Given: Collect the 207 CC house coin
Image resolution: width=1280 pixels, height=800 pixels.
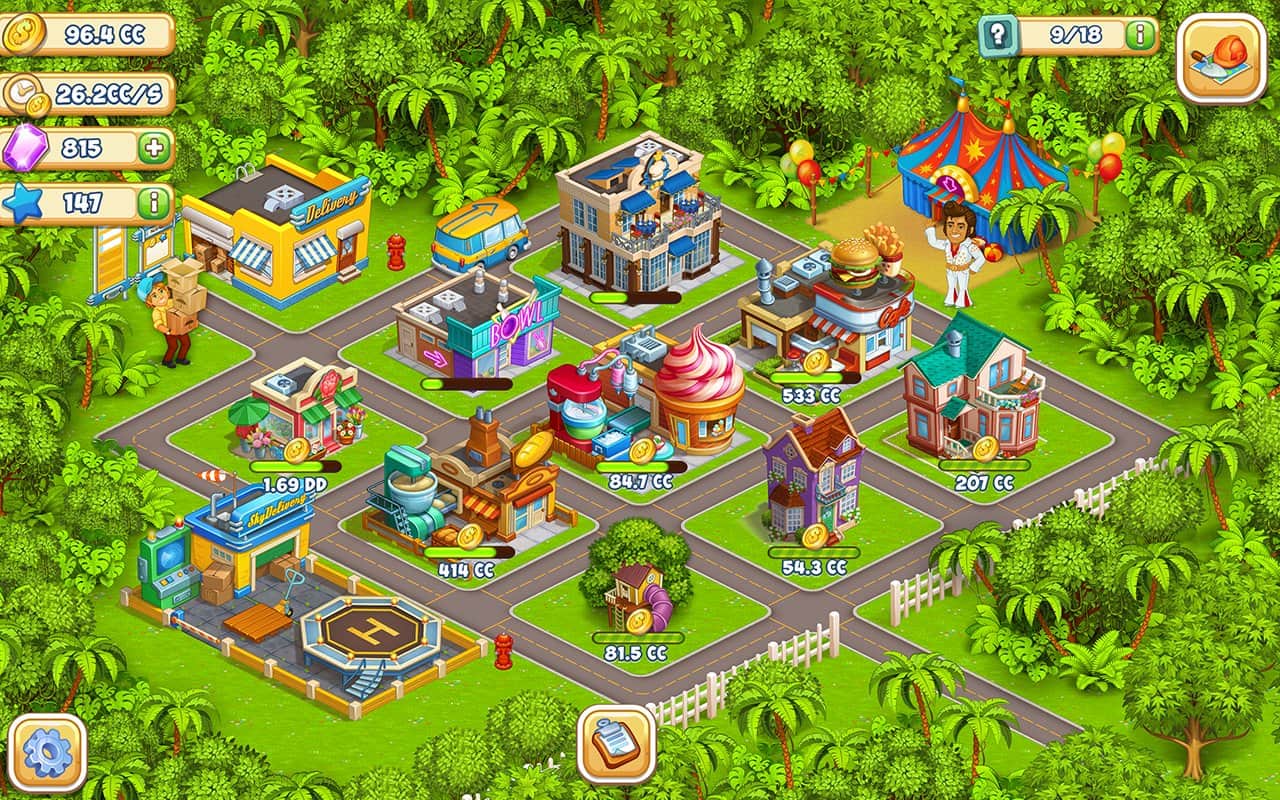Looking at the screenshot, I should [985, 448].
